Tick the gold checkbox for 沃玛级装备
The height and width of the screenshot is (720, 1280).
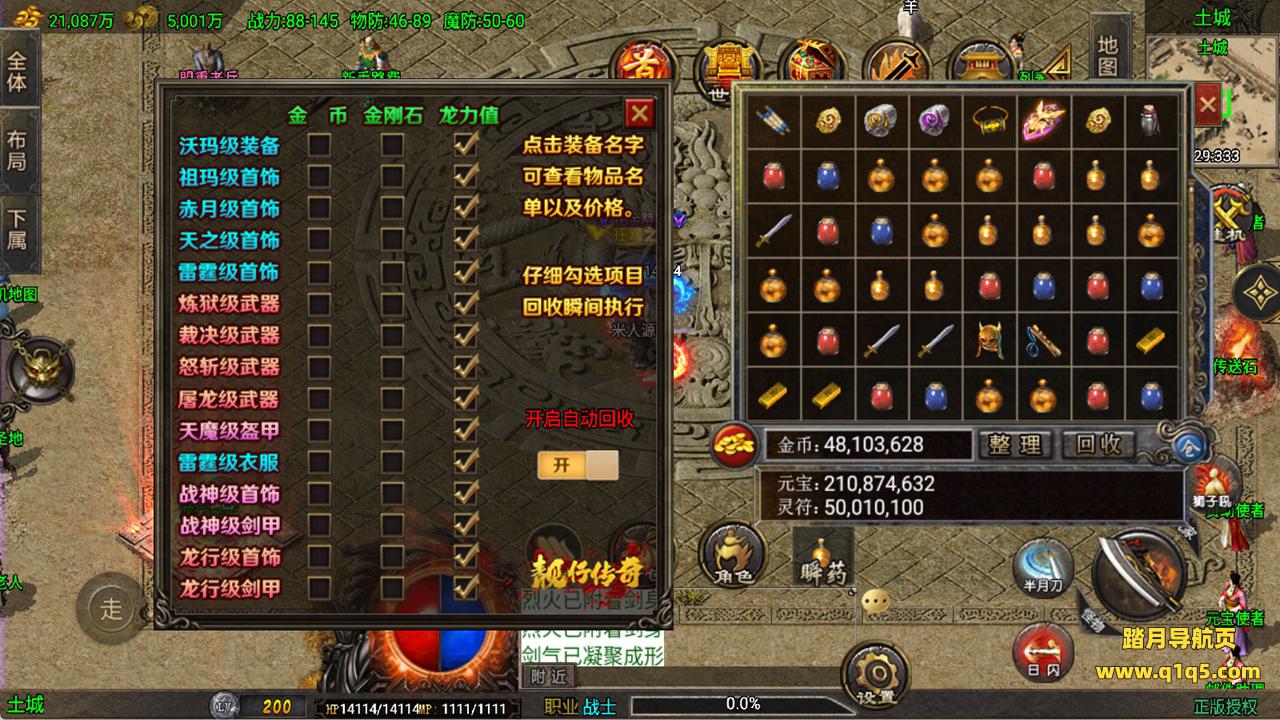click(x=319, y=146)
